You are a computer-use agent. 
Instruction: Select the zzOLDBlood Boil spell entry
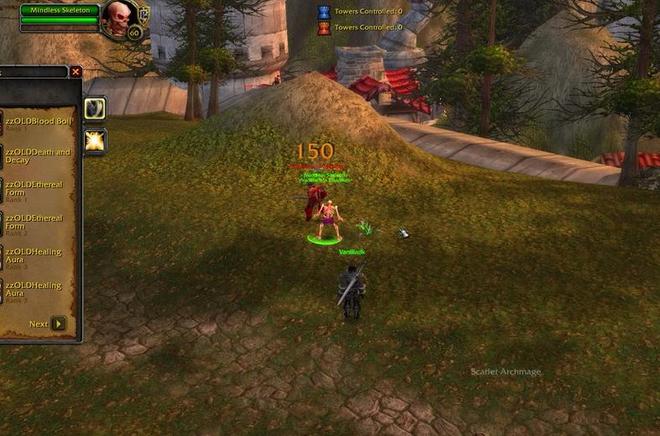click(x=38, y=122)
